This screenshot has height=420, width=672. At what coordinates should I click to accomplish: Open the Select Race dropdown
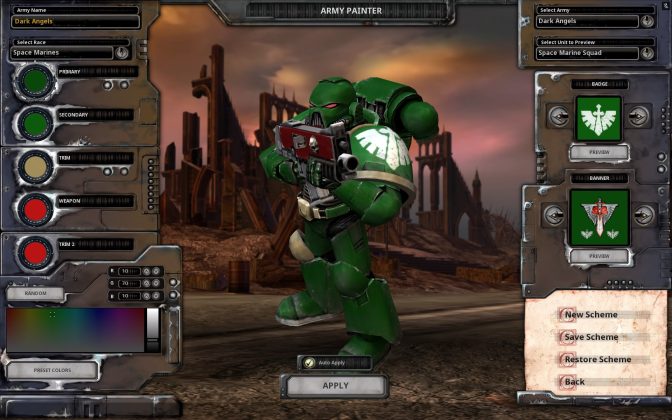click(x=122, y=52)
